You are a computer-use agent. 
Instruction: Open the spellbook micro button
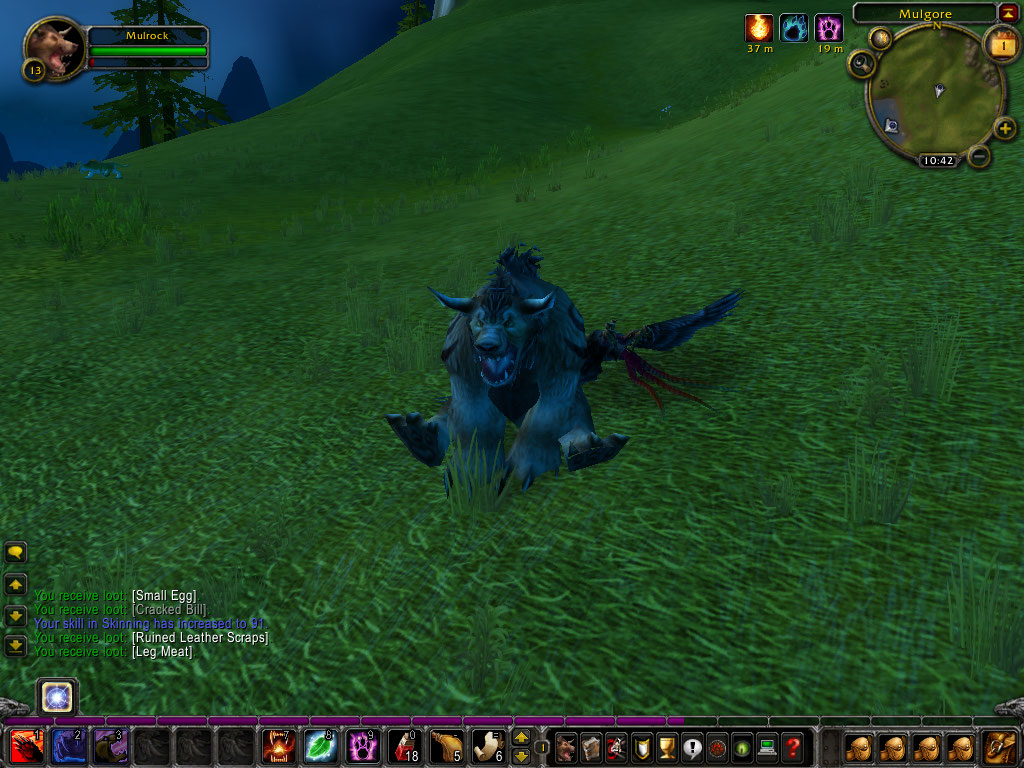(x=591, y=747)
